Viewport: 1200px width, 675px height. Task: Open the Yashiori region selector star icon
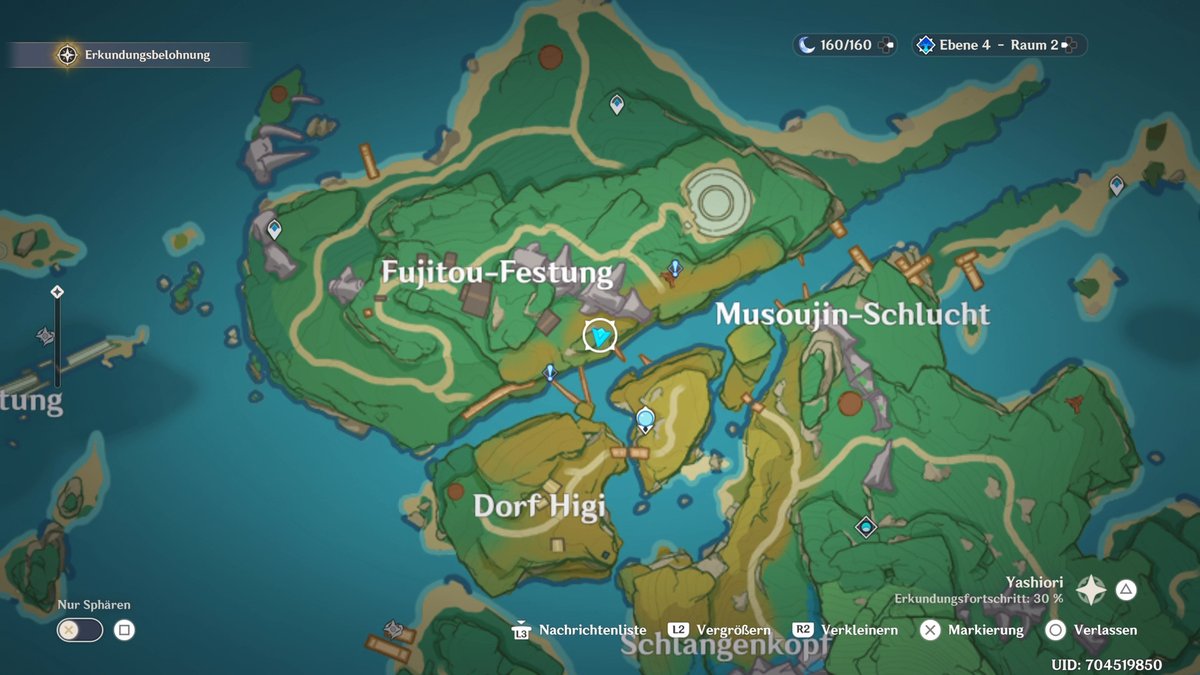[1090, 590]
